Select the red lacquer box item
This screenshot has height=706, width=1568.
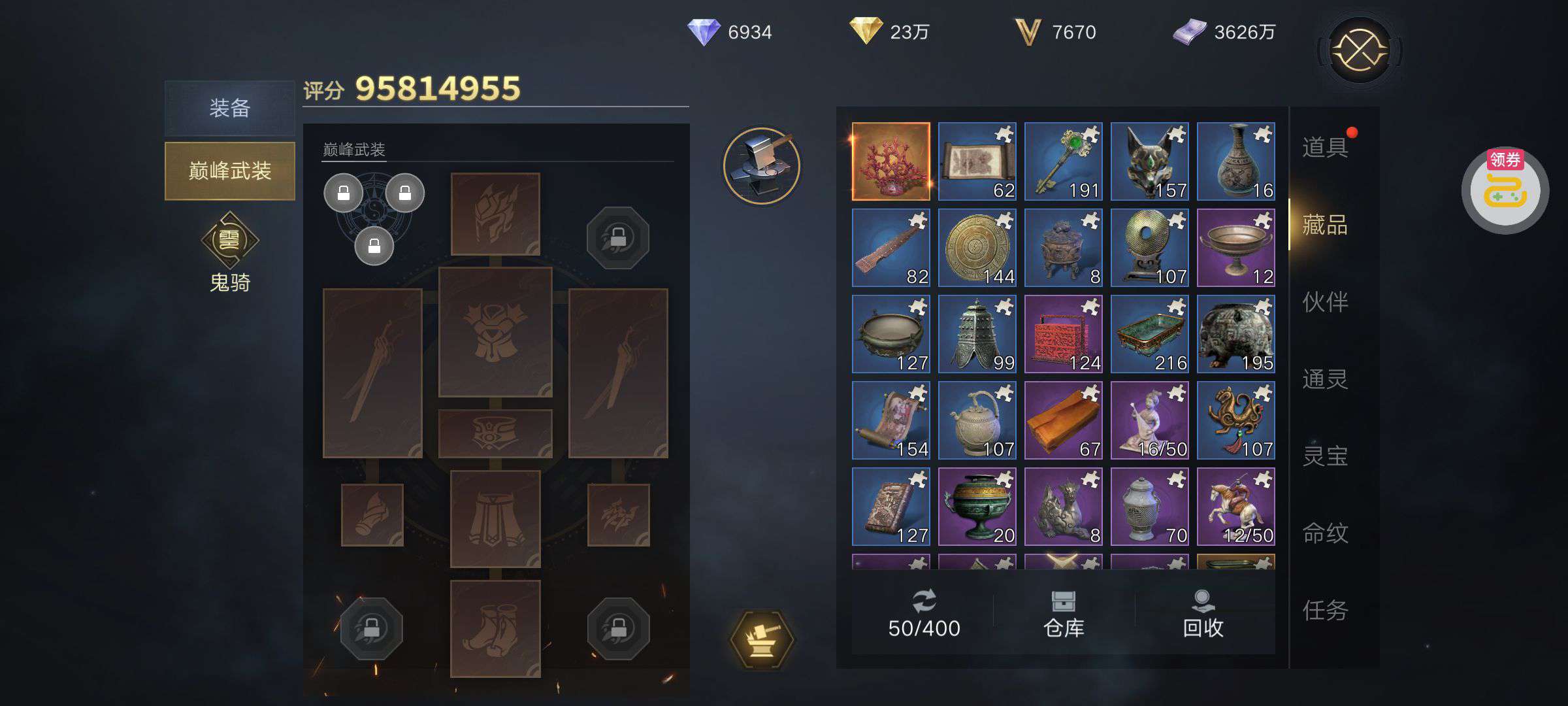(1063, 333)
